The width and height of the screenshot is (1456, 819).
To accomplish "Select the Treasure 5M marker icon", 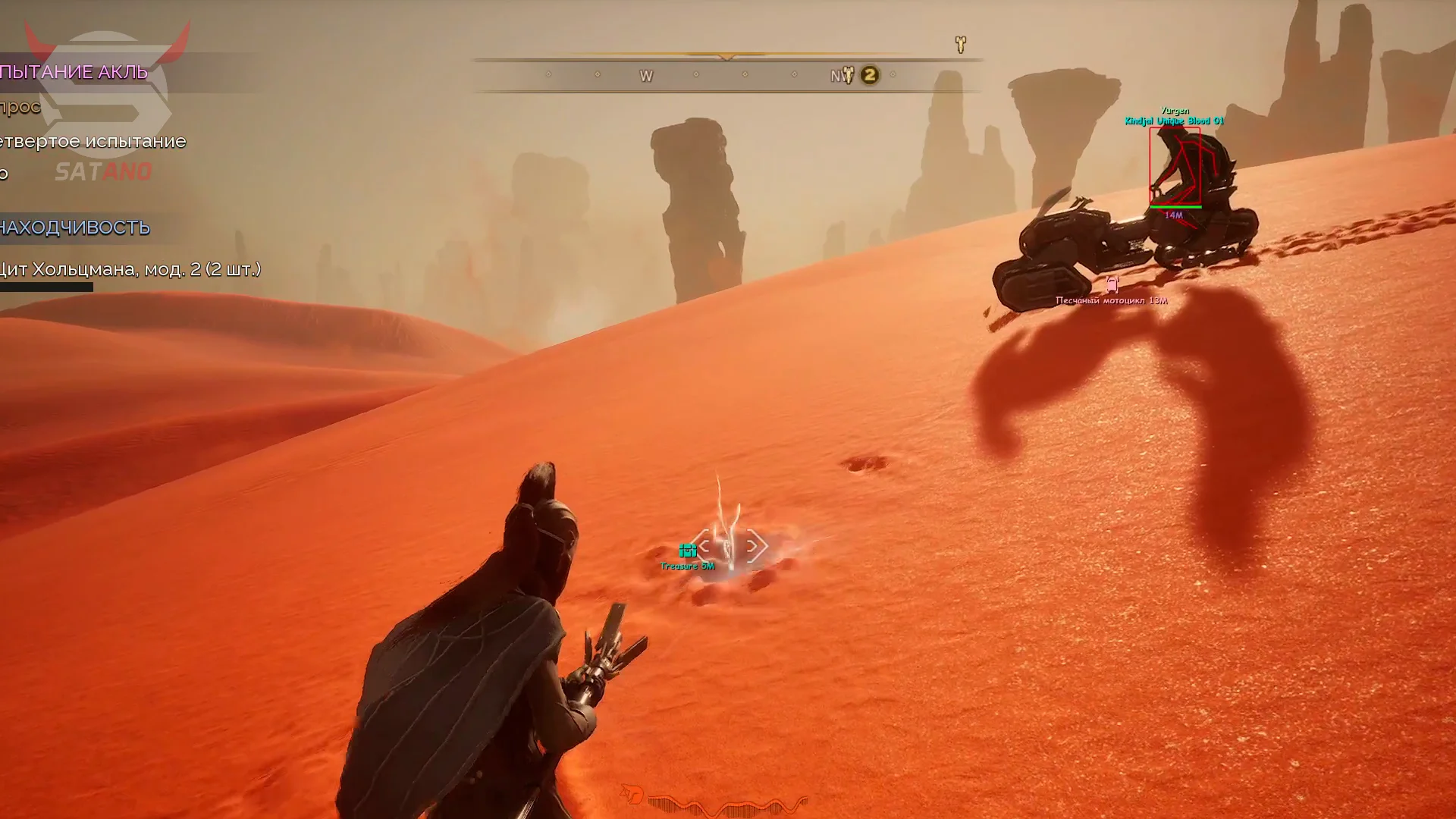I will 688,551.
